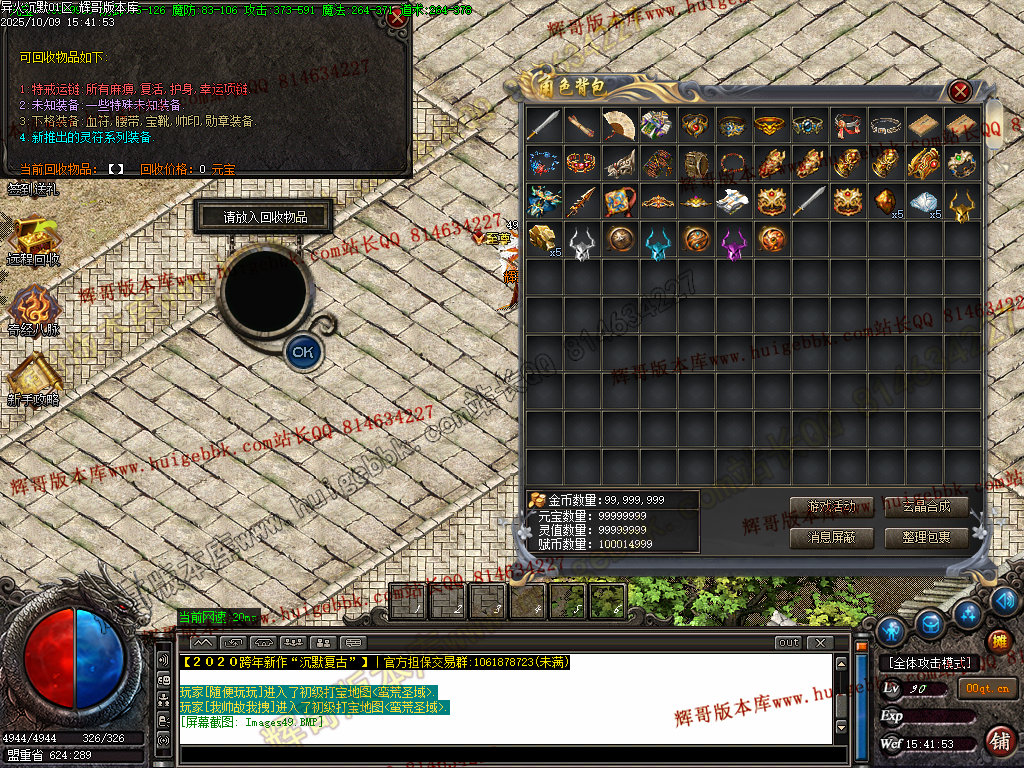This screenshot has height=768, width=1024.
Task: Close the recycle items dialog
Action: click(x=397, y=17)
